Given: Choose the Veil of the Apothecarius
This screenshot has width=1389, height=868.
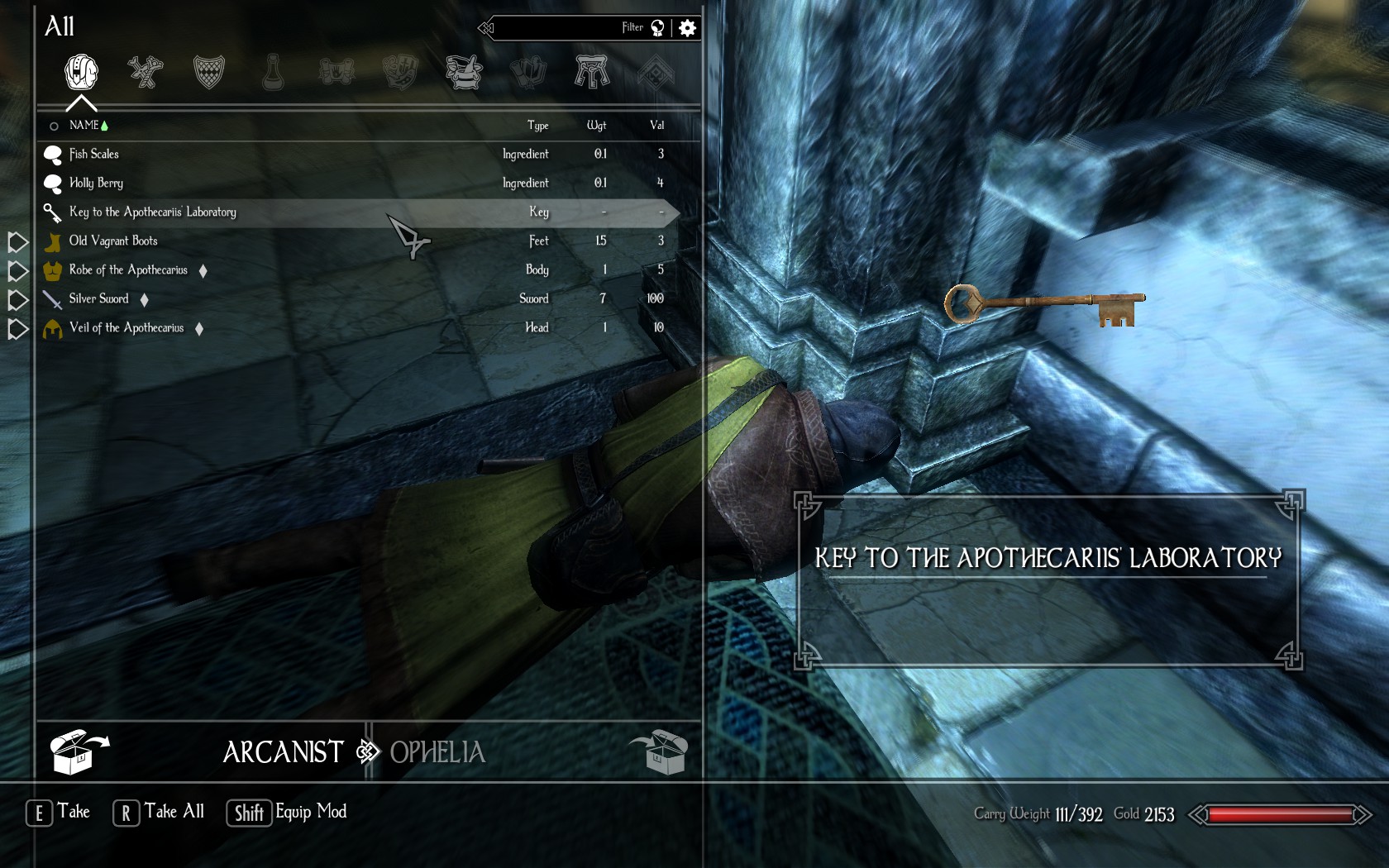Looking at the screenshot, I should click(x=126, y=328).
